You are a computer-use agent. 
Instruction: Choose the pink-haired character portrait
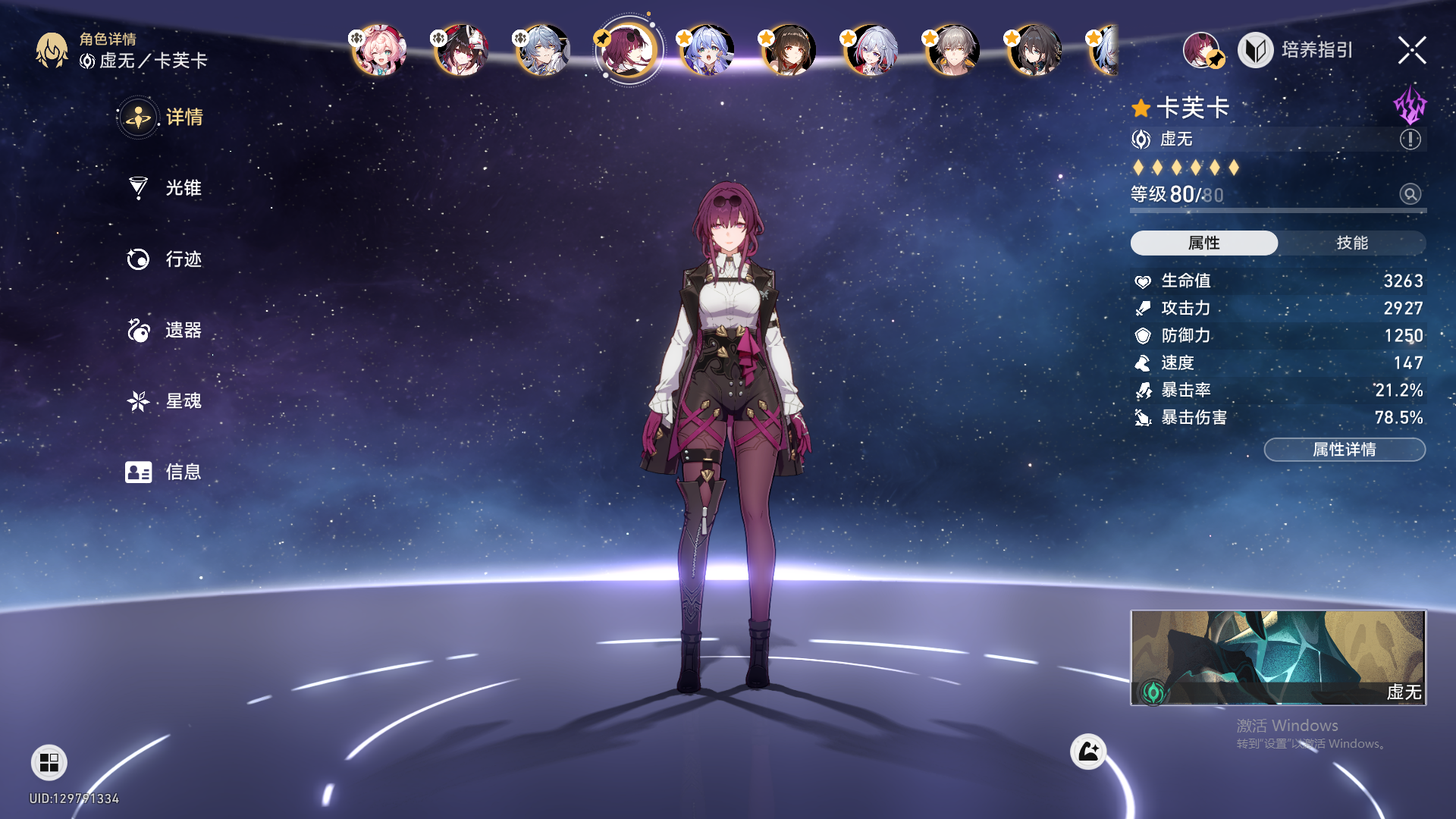point(379,51)
